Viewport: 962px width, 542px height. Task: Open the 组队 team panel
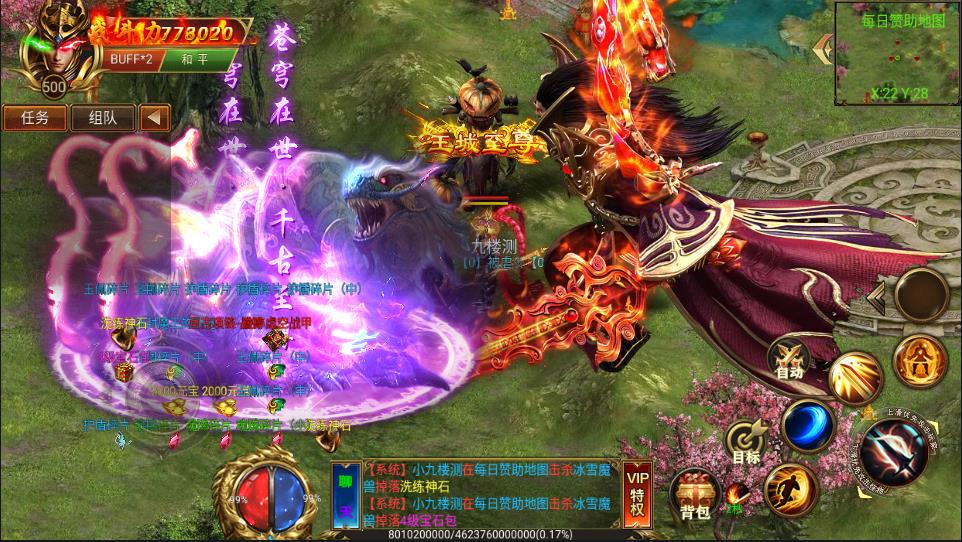[103, 117]
